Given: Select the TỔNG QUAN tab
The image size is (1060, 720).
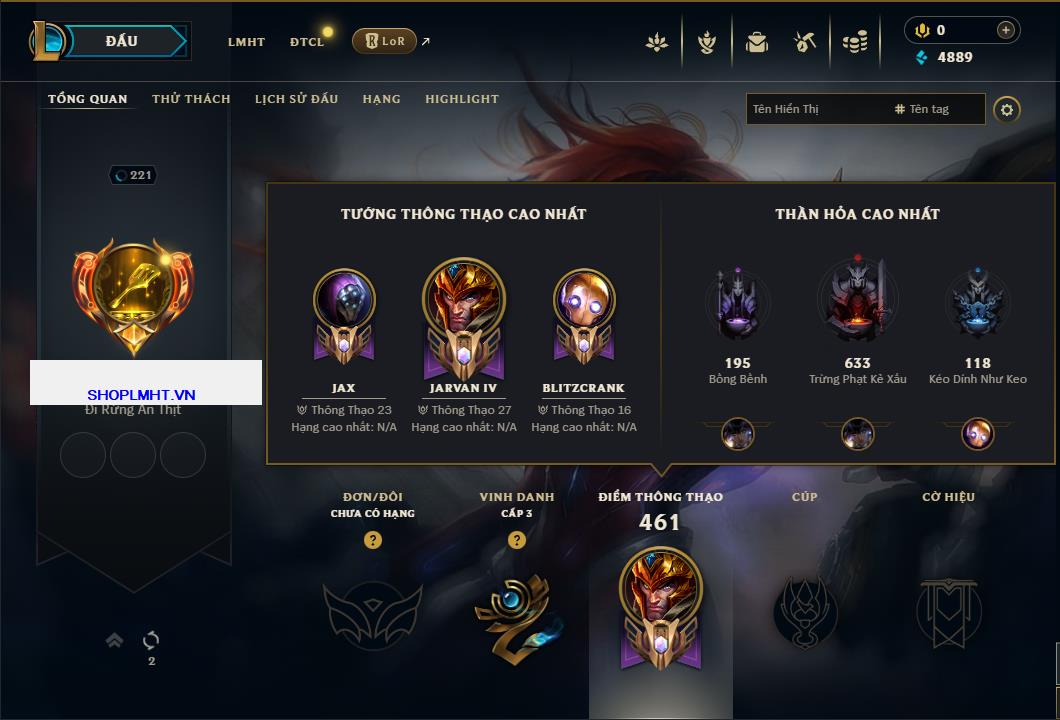Looking at the screenshot, I should click(x=88, y=99).
